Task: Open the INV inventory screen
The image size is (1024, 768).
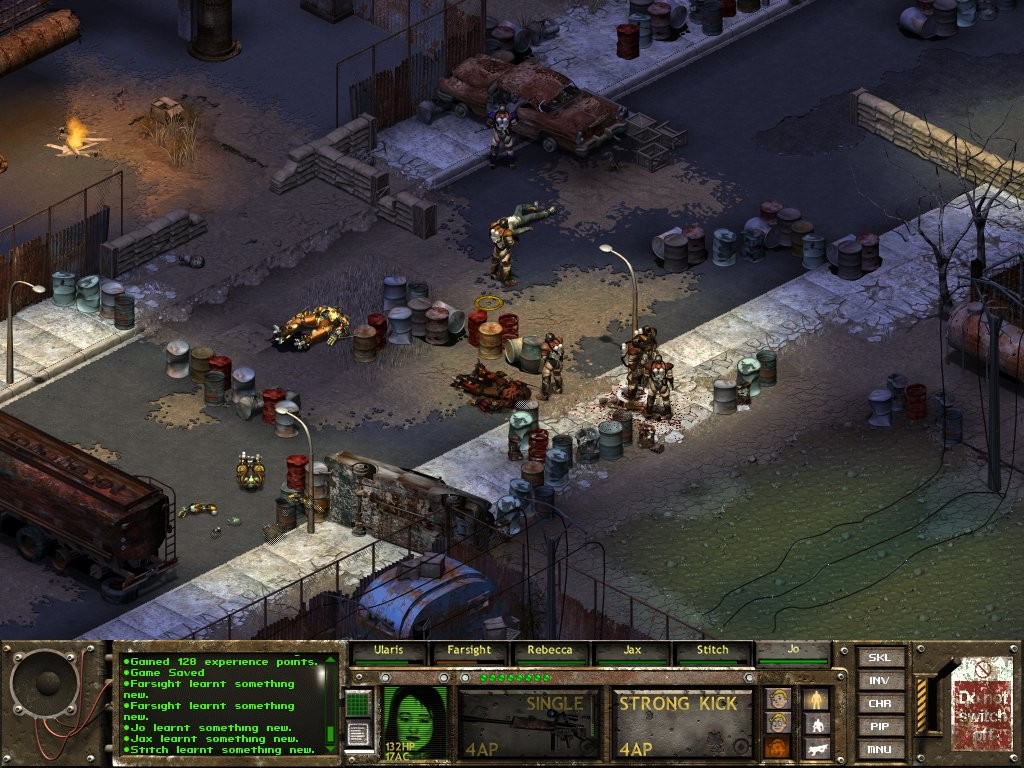Action: tap(880, 681)
